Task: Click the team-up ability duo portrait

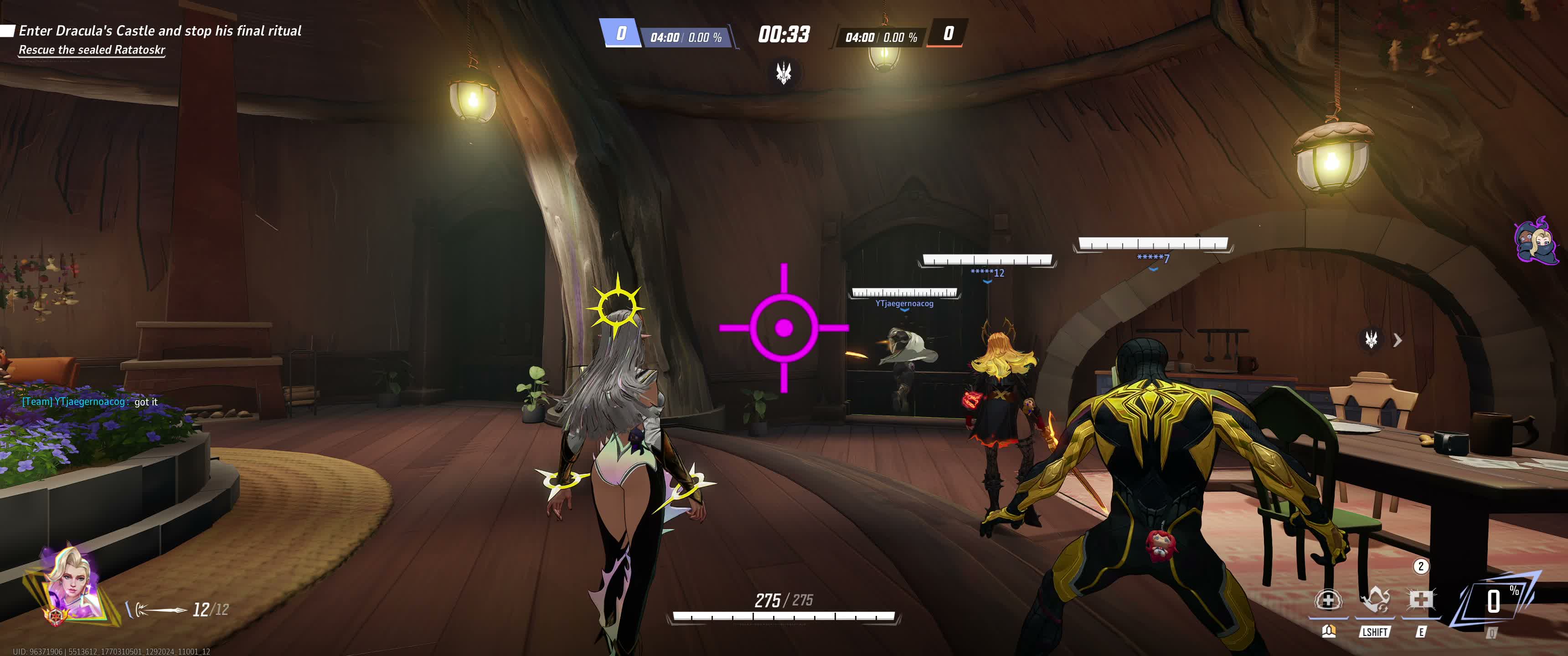Action: tap(1536, 241)
